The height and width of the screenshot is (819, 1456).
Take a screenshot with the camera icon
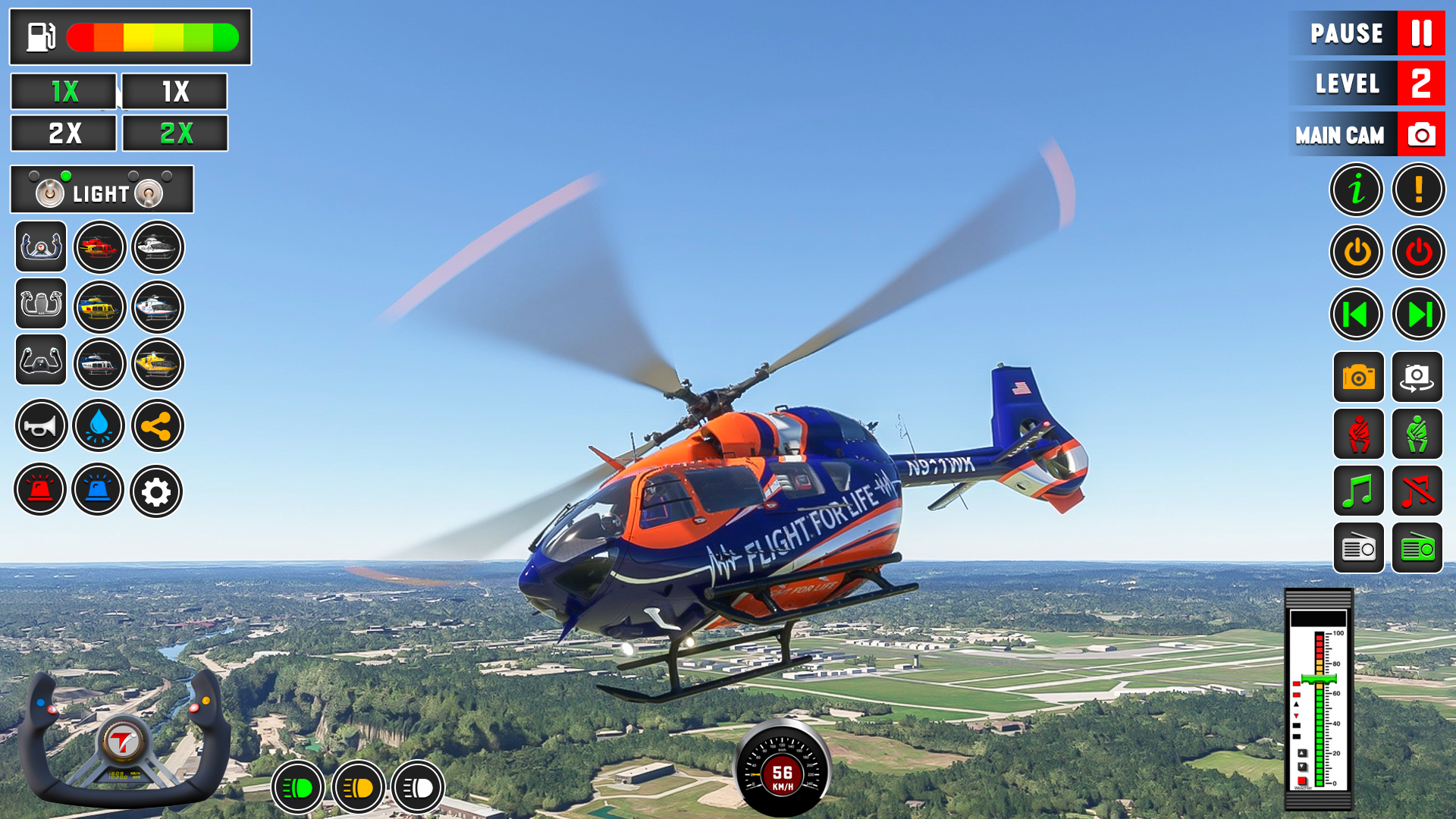tap(1357, 377)
